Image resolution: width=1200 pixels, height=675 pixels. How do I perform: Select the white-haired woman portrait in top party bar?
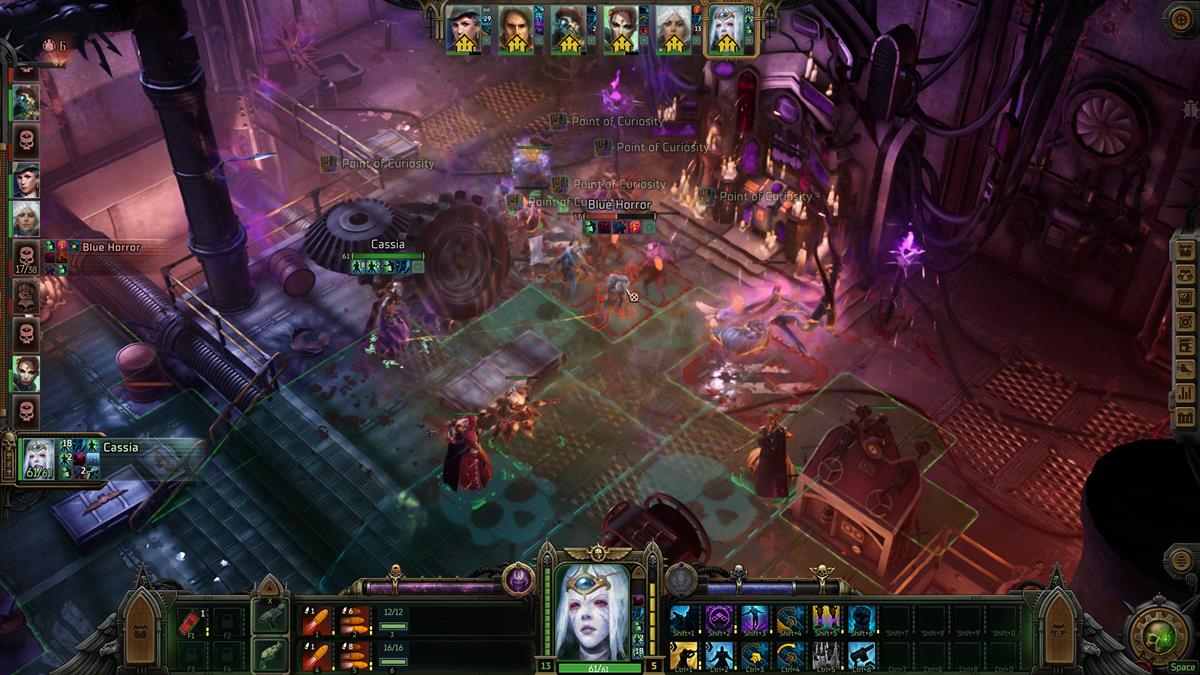(x=672, y=30)
